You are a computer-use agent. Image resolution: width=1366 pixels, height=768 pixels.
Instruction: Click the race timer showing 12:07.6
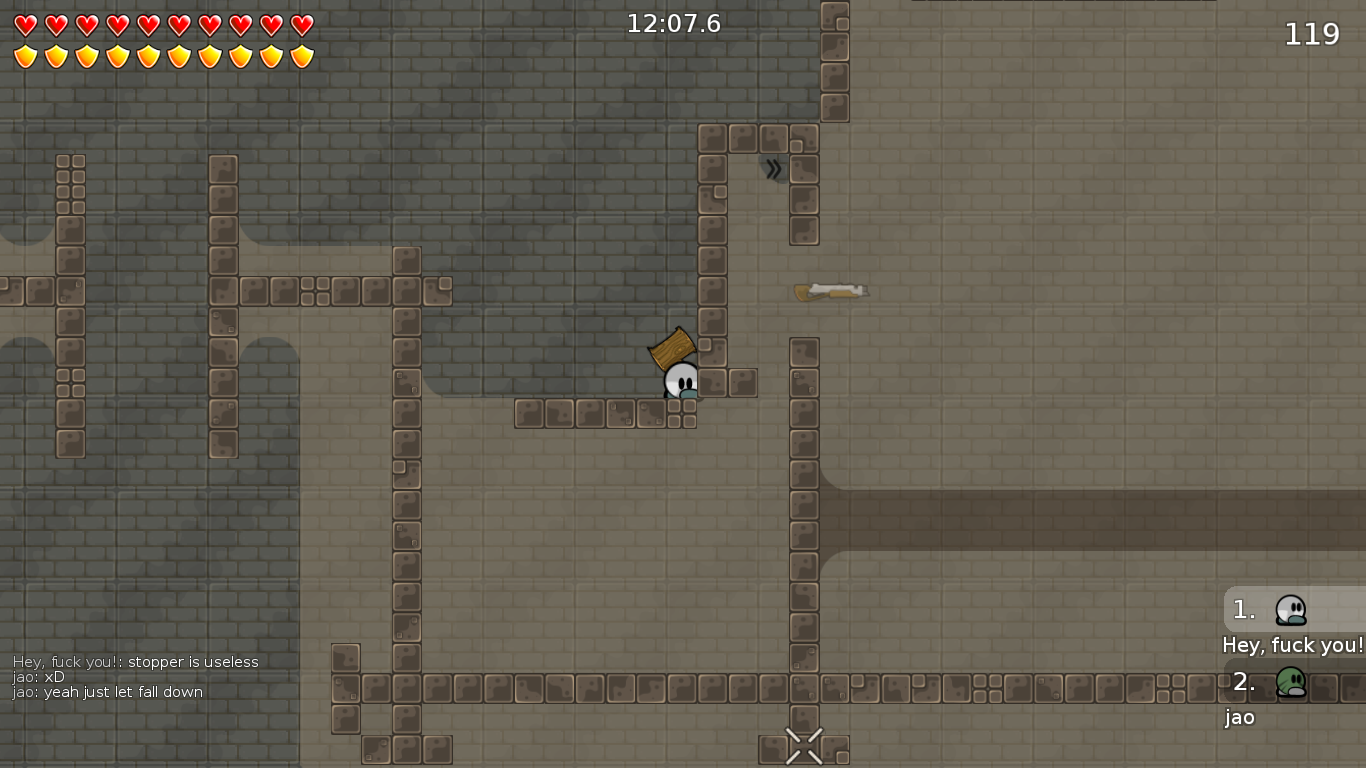(676, 24)
